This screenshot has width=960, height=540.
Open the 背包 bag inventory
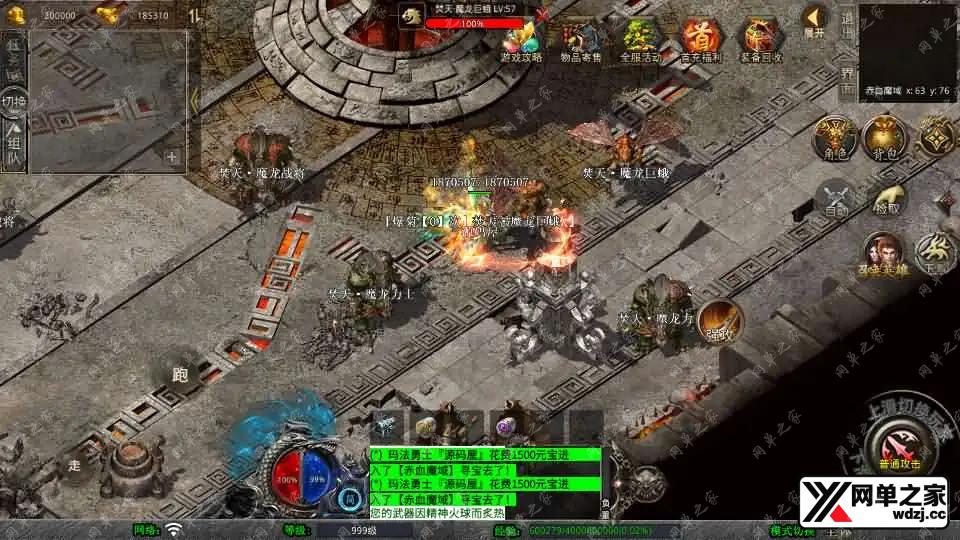[x=882, y=138]
